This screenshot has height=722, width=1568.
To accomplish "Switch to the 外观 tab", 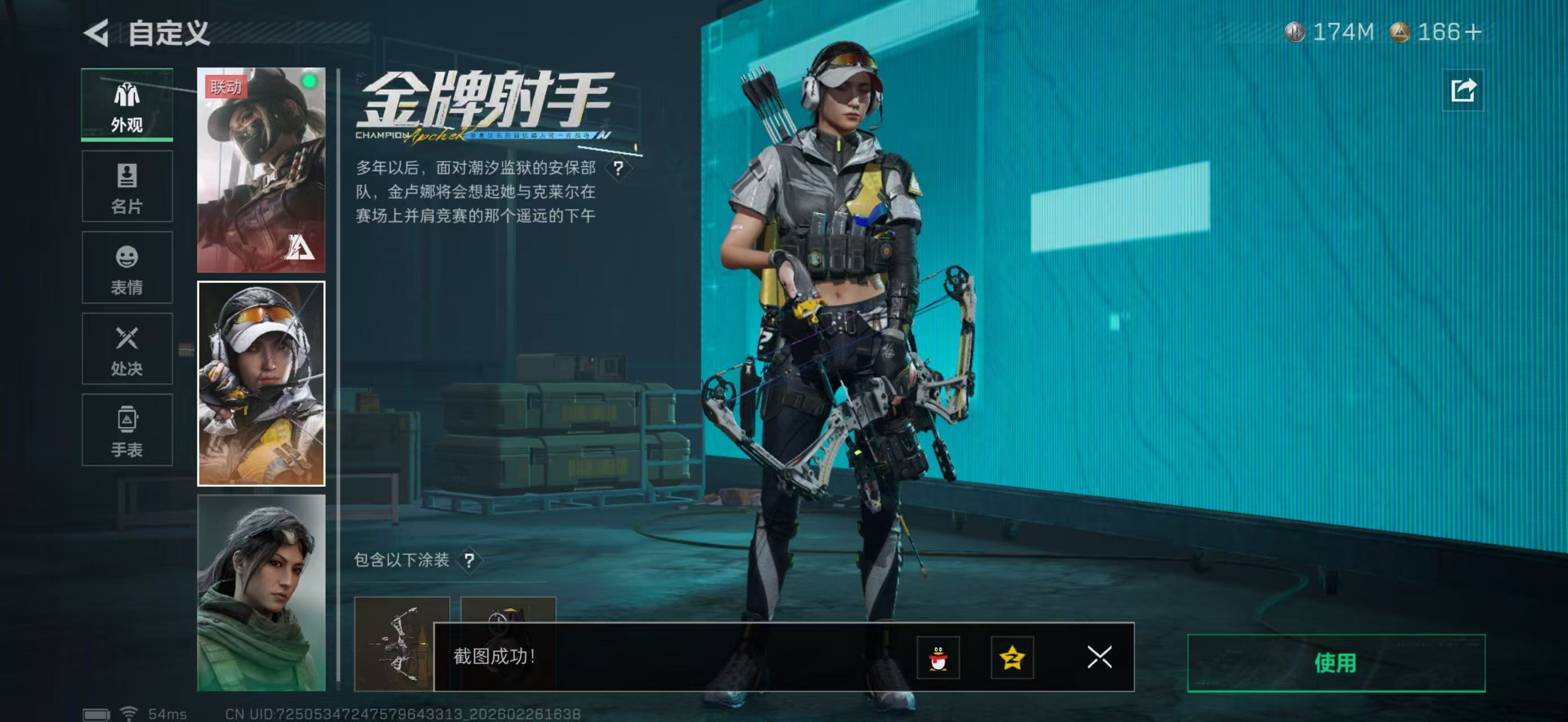I will tap(127, 105).
